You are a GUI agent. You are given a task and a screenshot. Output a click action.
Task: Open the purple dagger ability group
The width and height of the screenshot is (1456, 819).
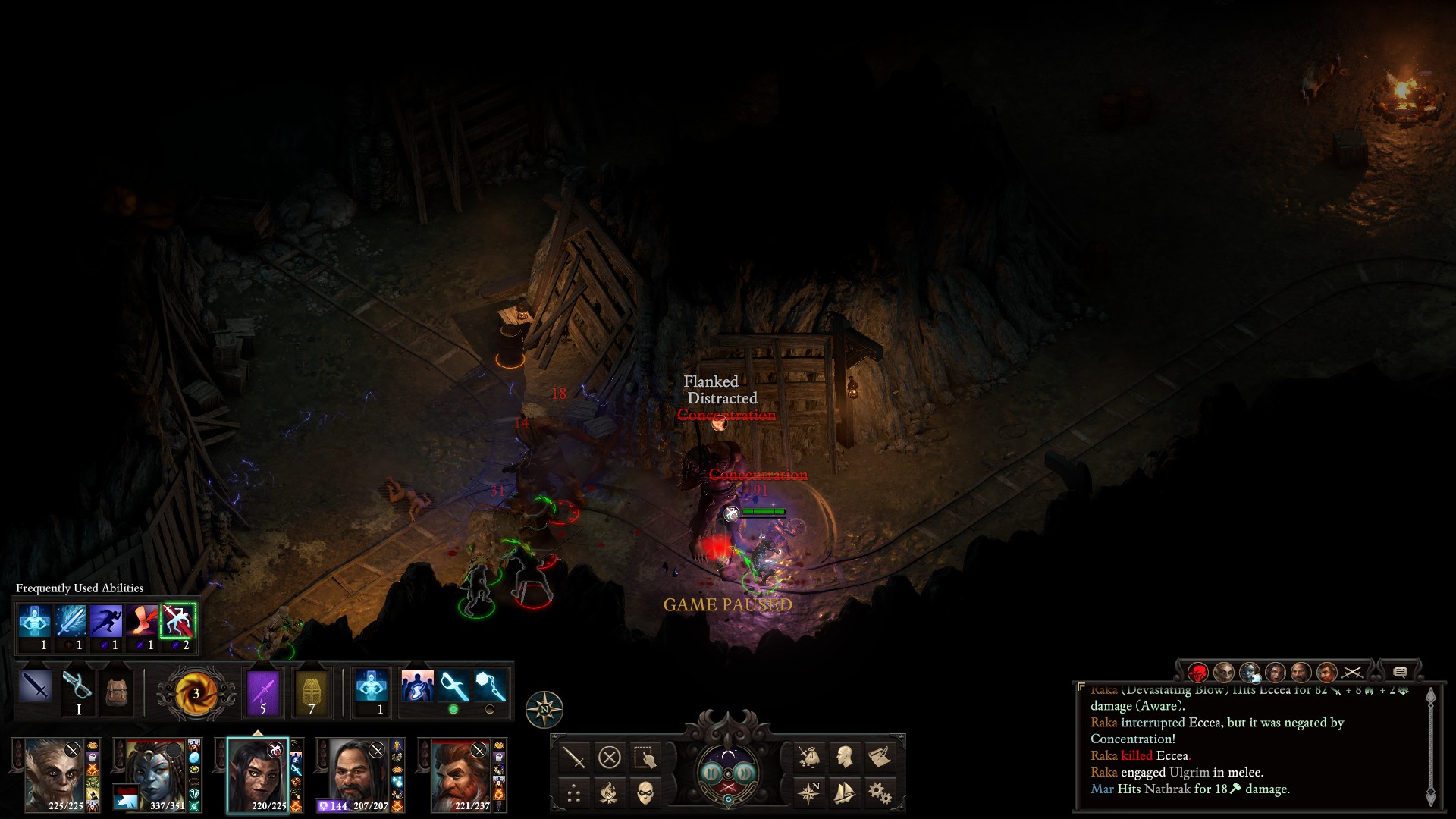tap(263, 692)
